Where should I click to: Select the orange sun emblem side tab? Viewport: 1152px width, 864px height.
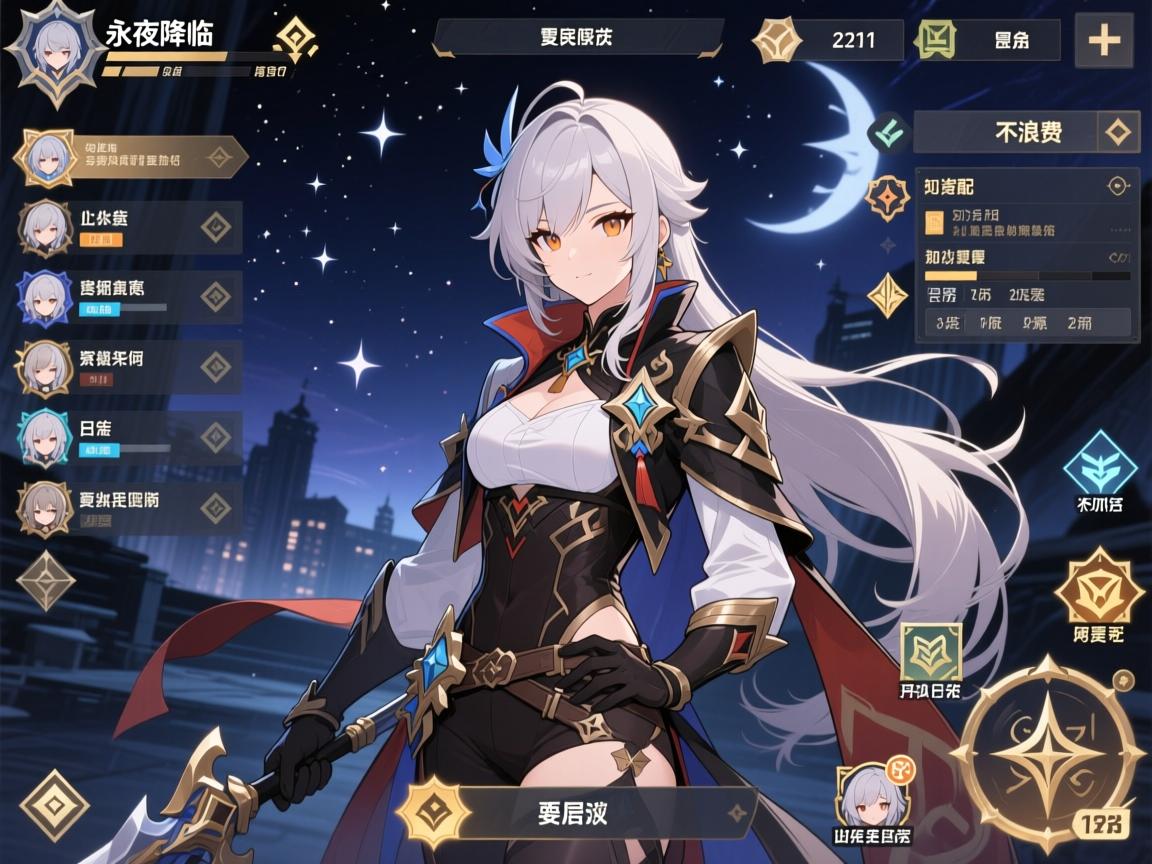pyautogui.click(x=886, y=198)
